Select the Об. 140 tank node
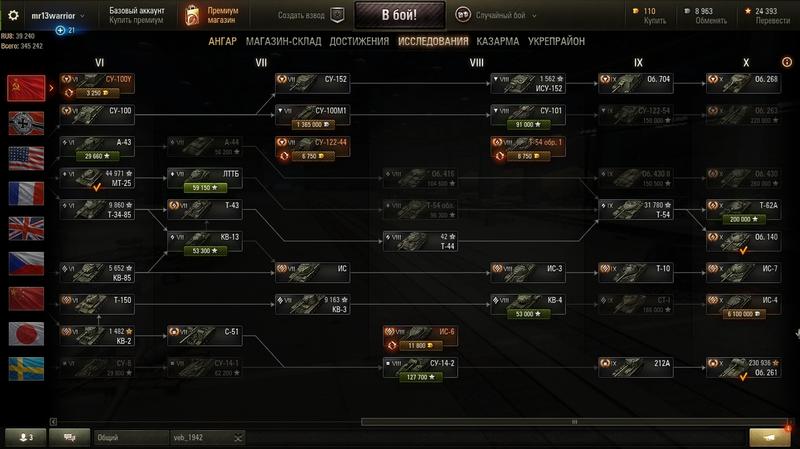 pyautogui.click(x=742, y=238)
